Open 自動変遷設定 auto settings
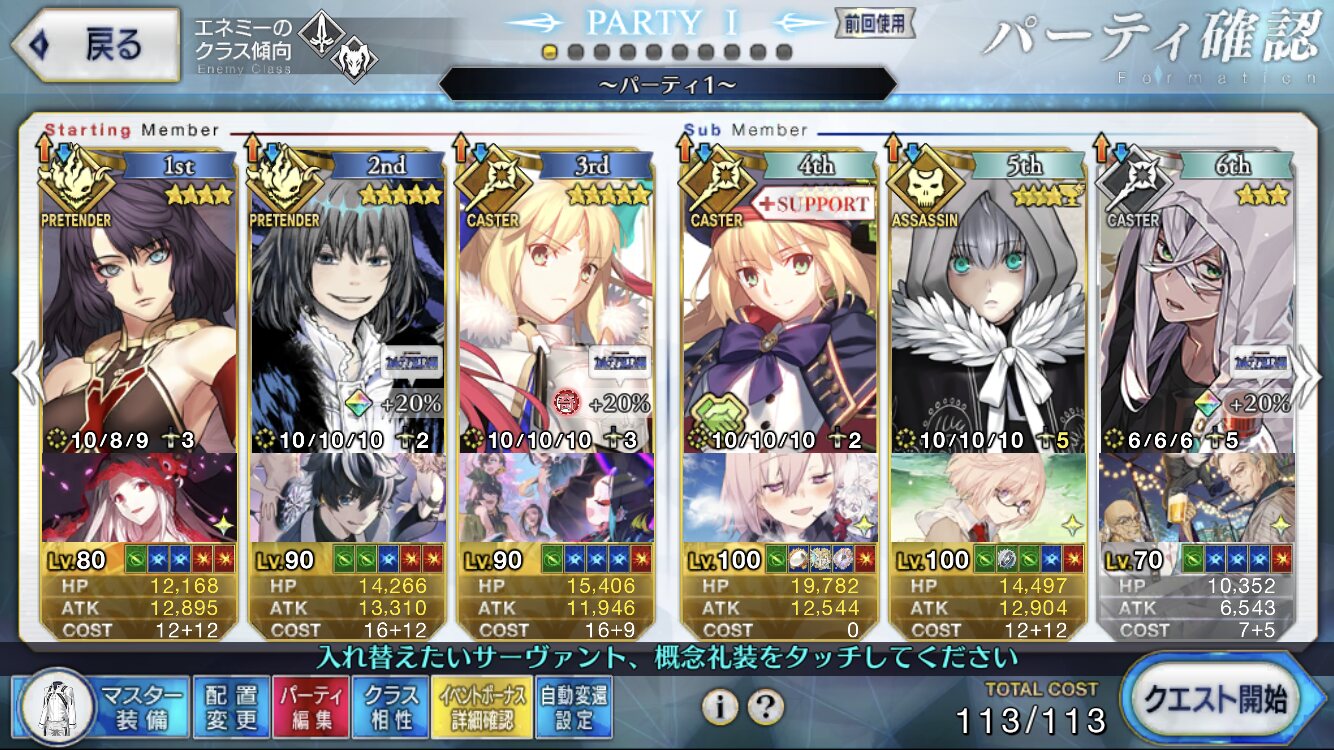Screen dimensions: 1334x750 [573, 707]
